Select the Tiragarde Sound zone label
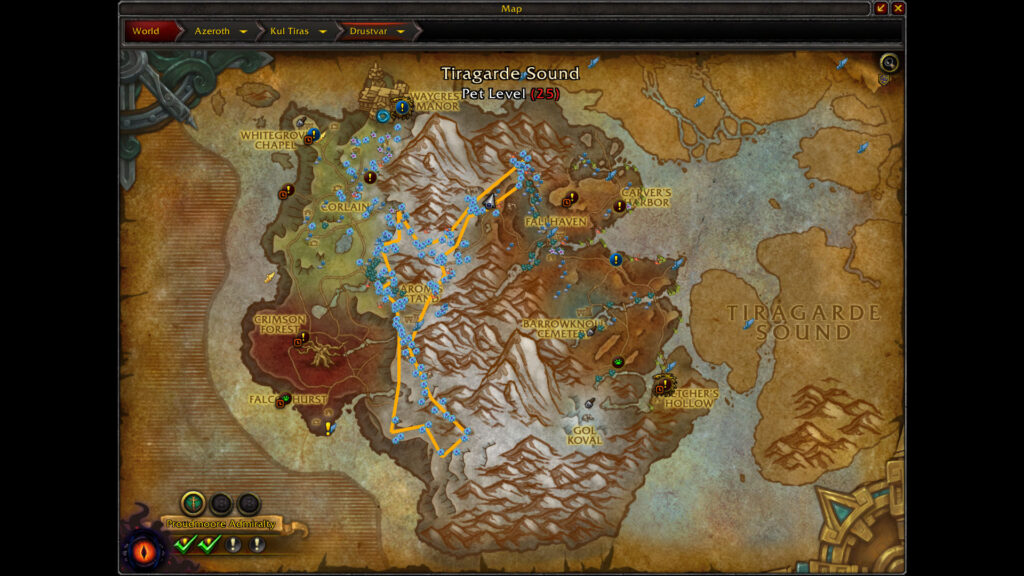This screenshot has width=1024, height=576. pyautogui.click(x=804, y=322)
